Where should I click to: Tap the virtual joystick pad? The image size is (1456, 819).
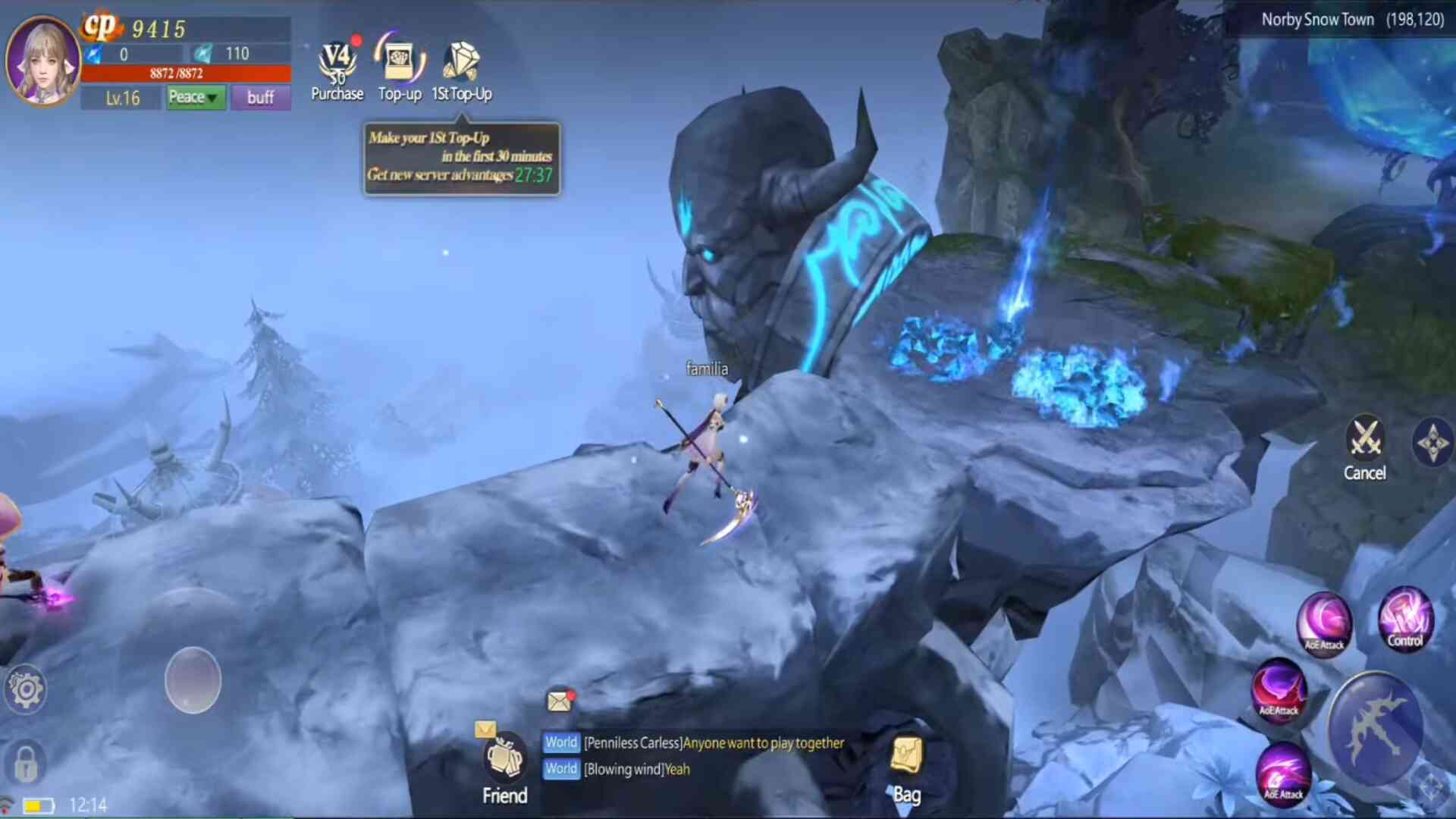pyautogui.click(x=193, y=680)
